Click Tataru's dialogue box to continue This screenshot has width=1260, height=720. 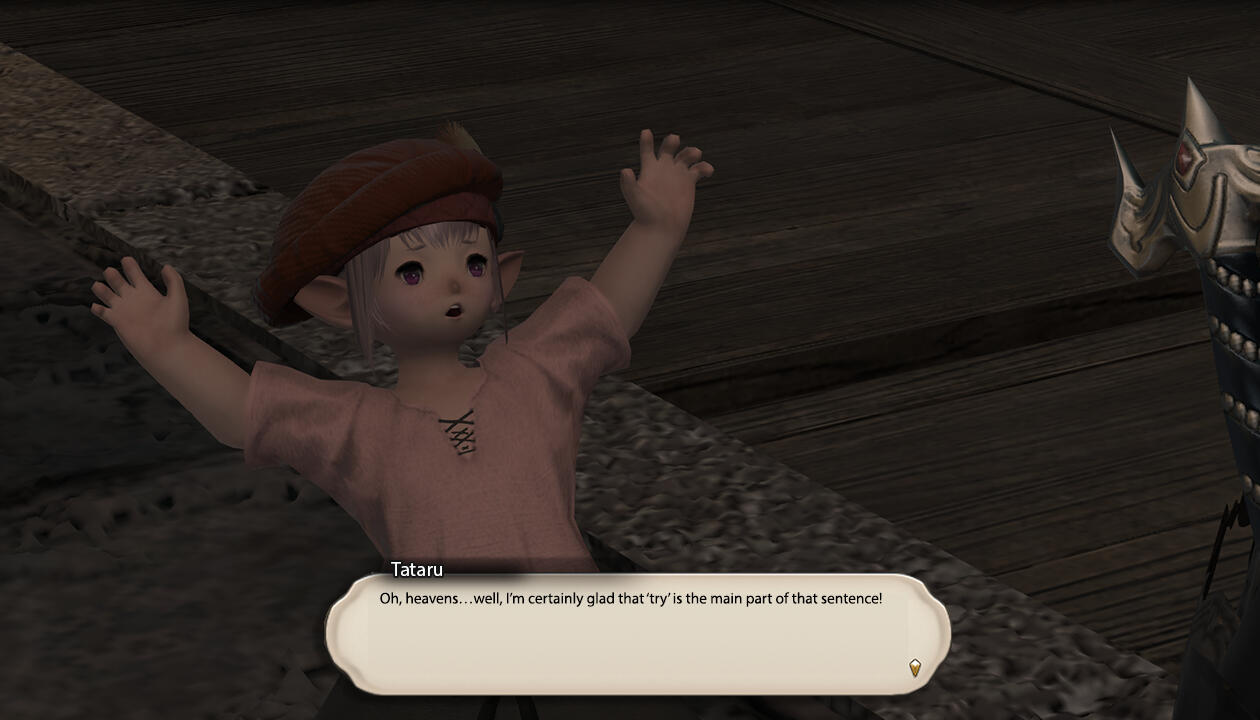pos(637,634)
